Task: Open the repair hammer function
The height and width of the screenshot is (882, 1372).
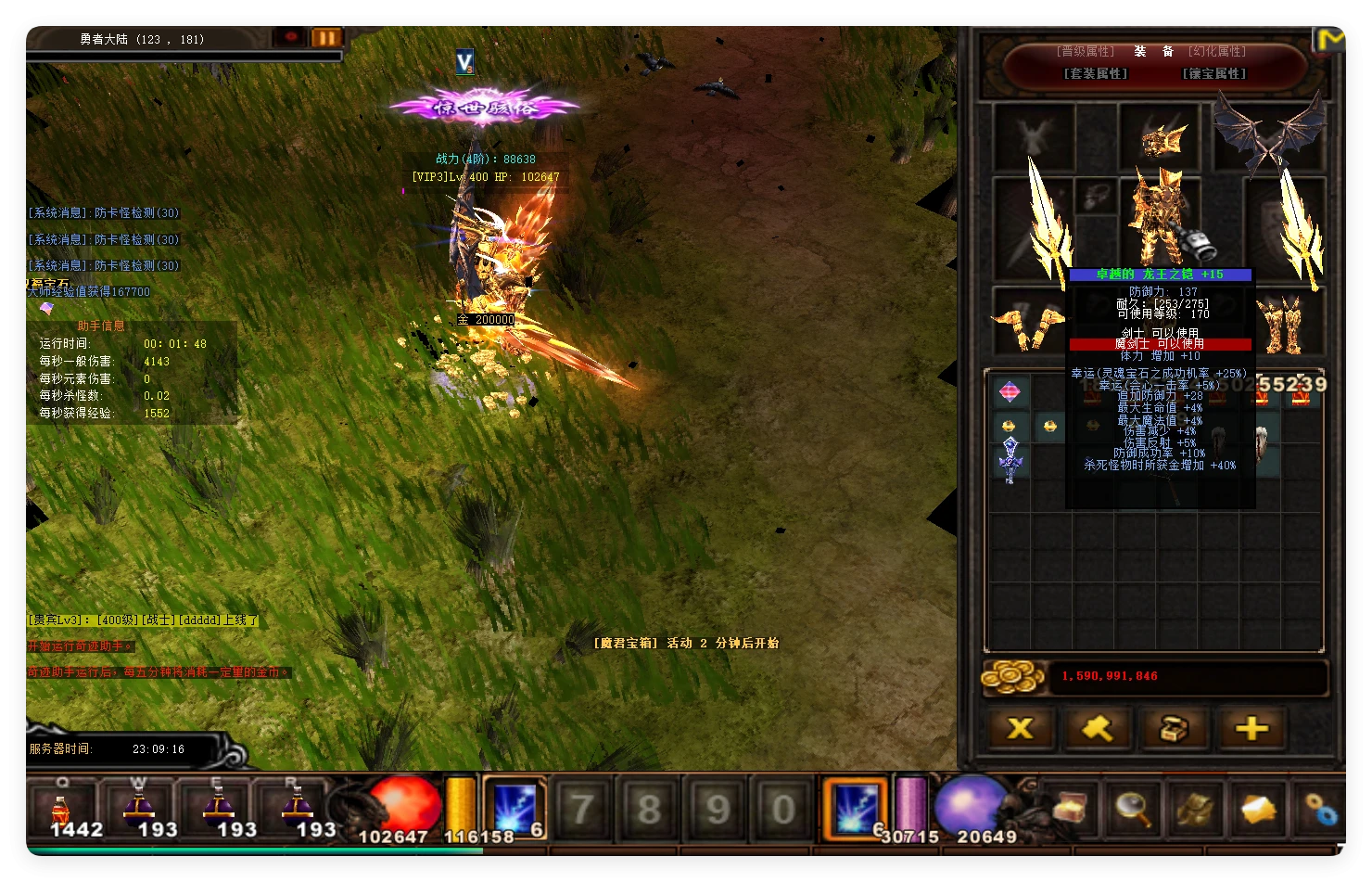Action: 1098,729
